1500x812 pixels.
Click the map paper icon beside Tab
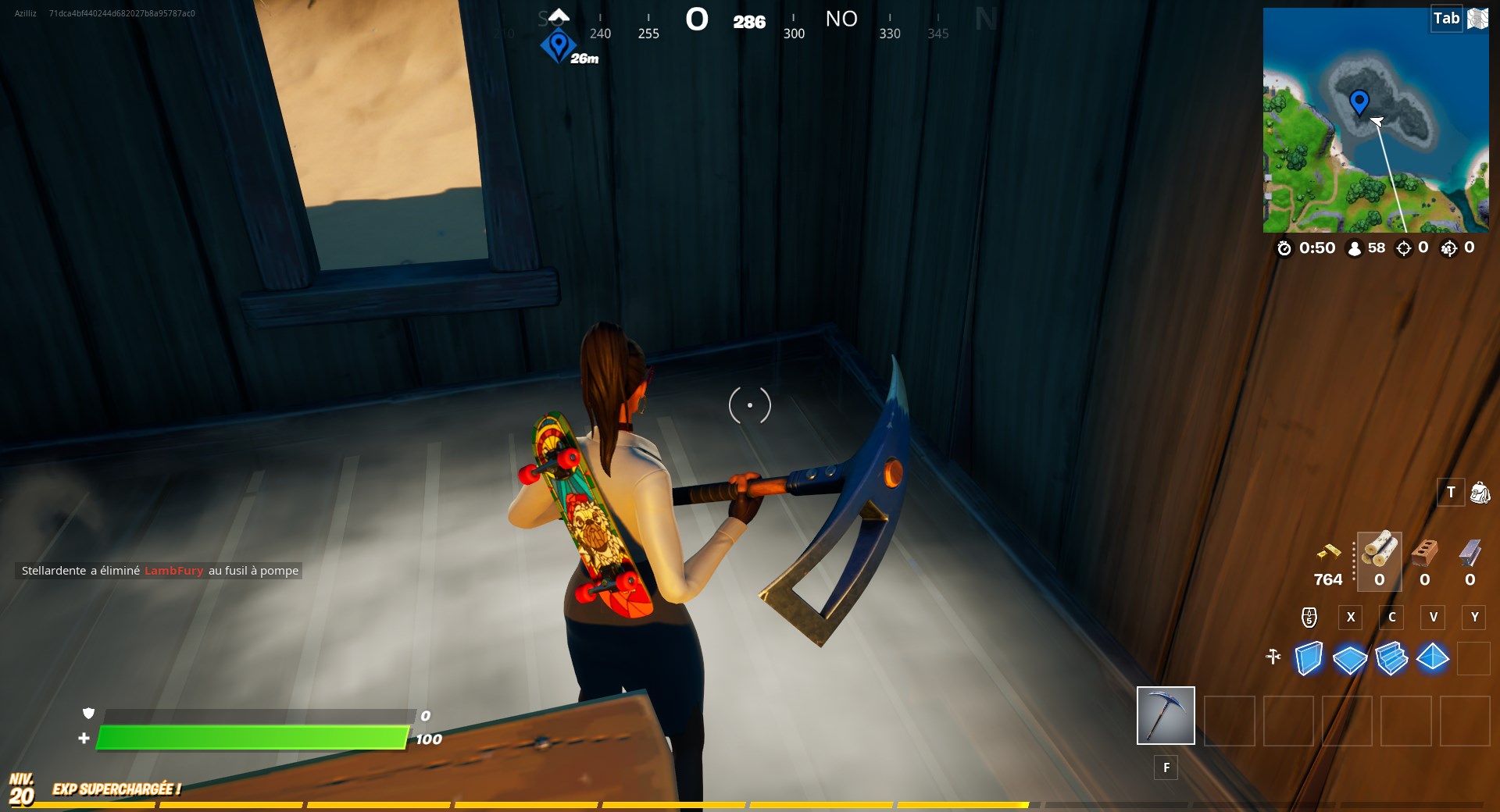(x=1478, y=18)
